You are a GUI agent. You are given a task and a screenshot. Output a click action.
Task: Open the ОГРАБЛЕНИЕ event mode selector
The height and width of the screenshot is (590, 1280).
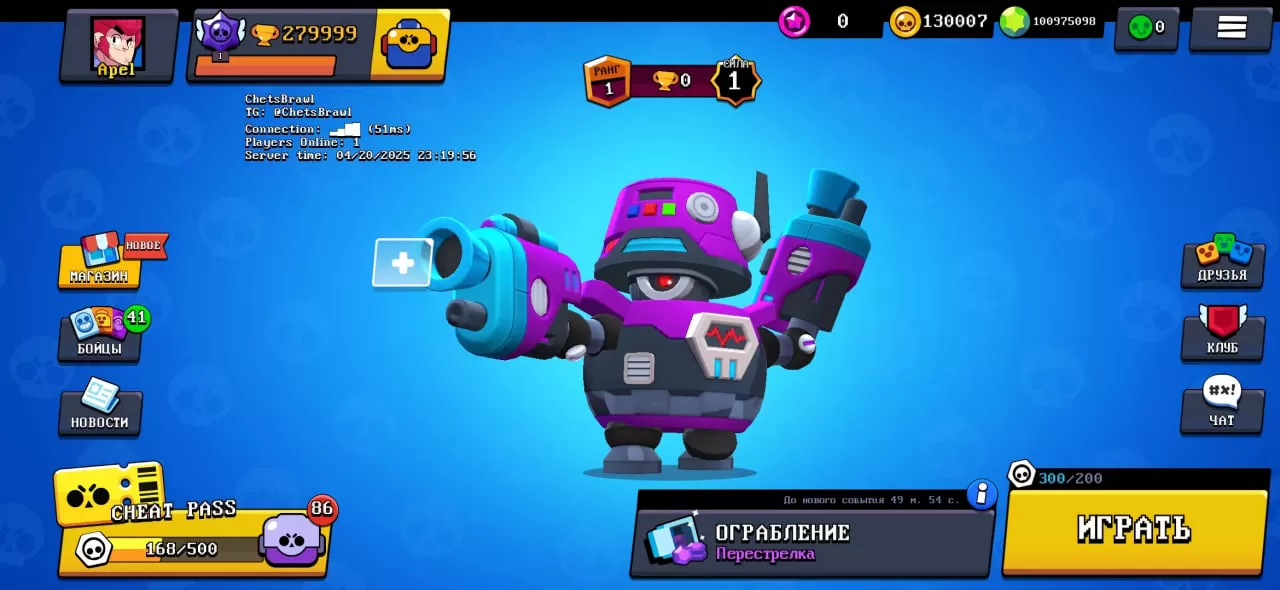click(810, 542)
